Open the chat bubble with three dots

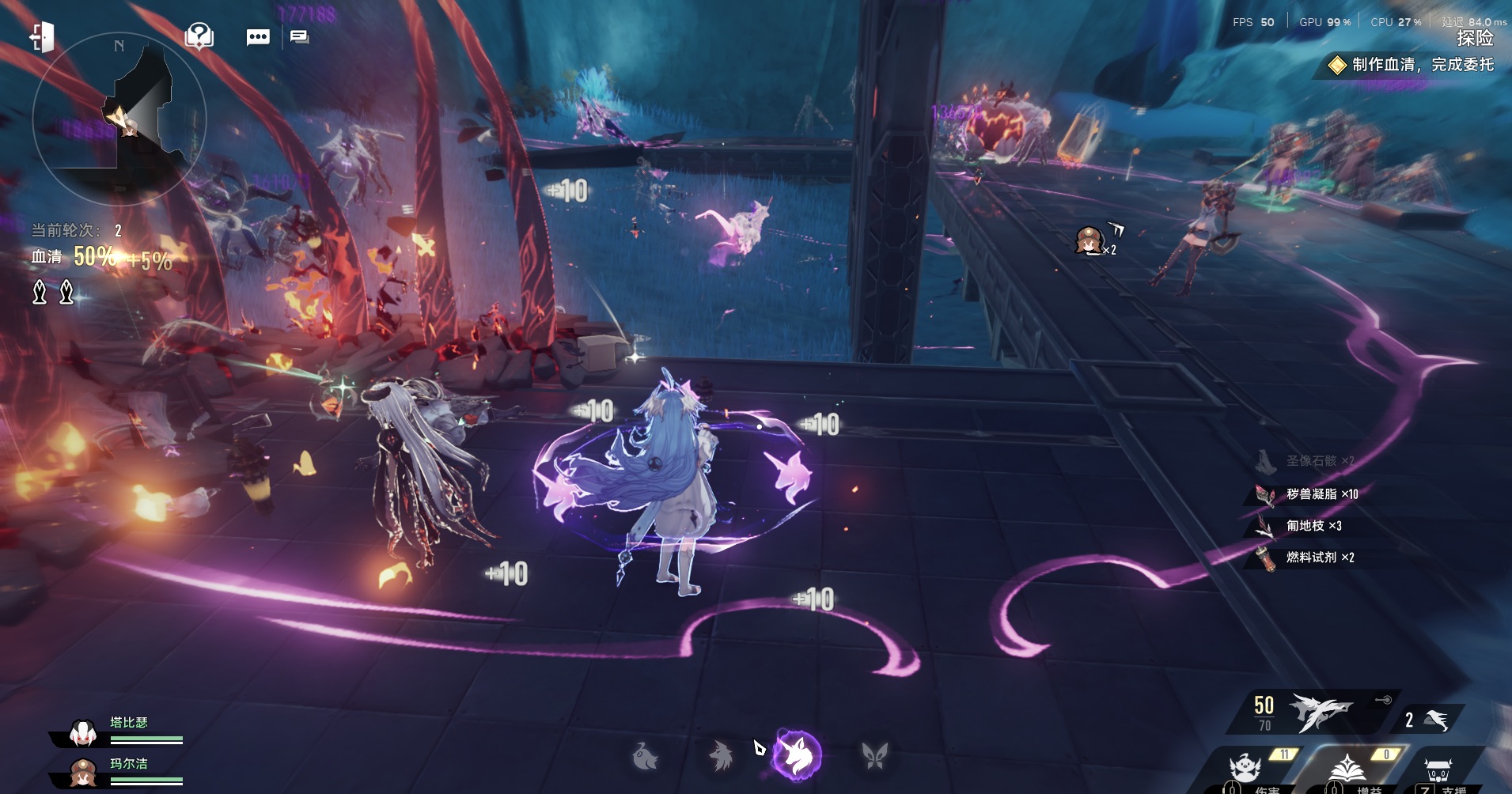pyautogui.click(x=258, y=37)
